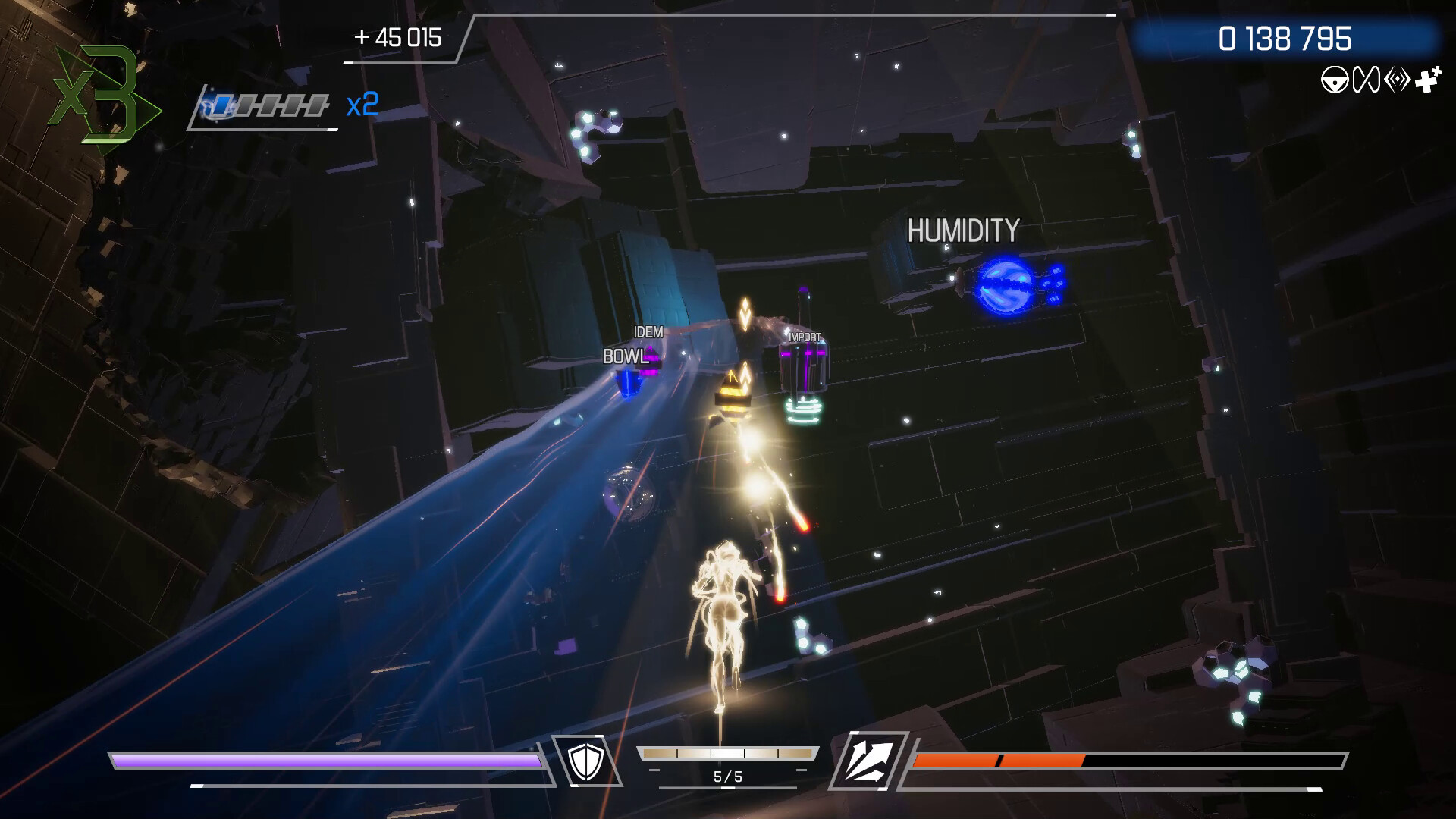The image size is (1456, 819).
Task: Expand the left minus marker beside 5/5 counter
Action: 654,770
